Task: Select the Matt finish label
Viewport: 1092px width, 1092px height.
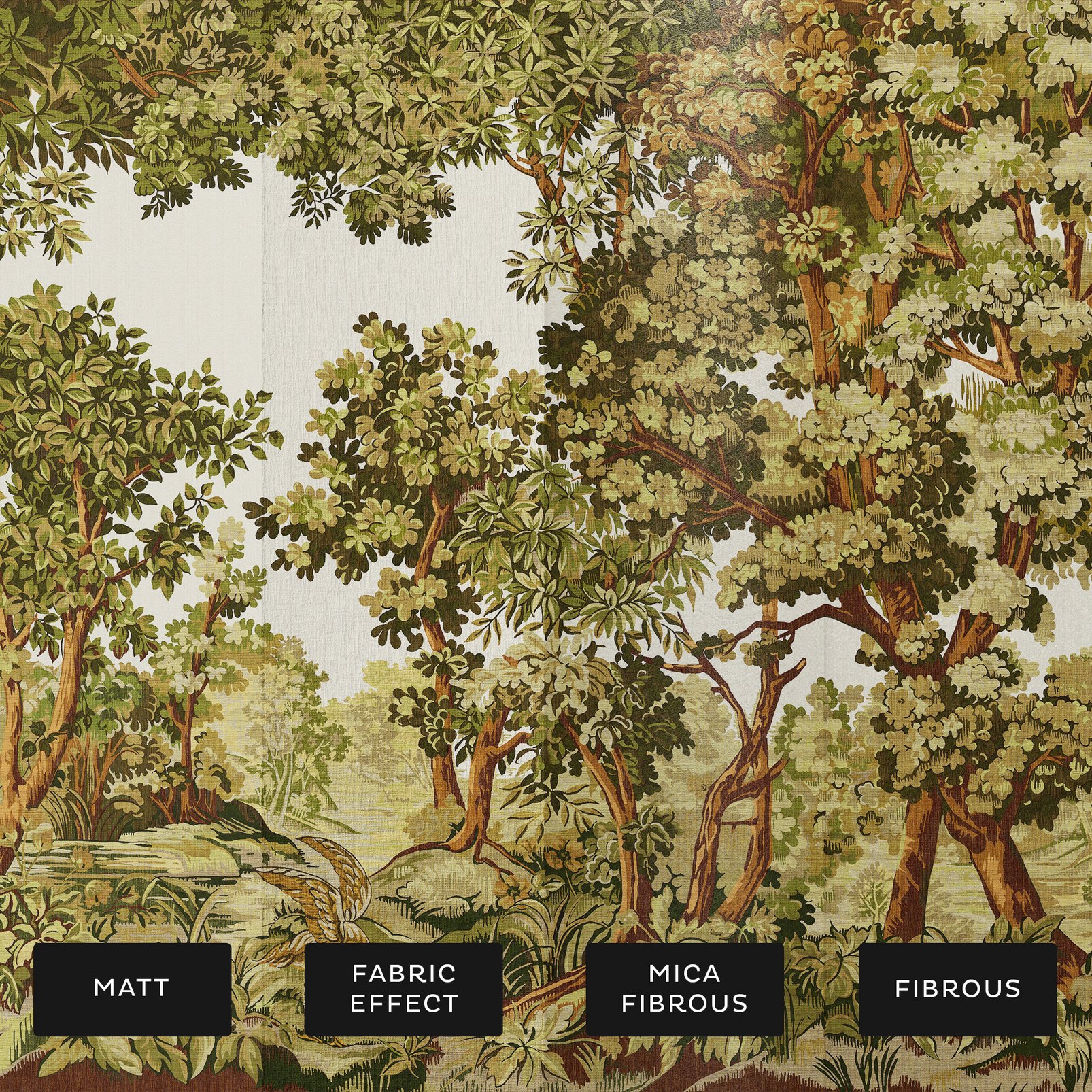Action: click(x=132, y=989)
